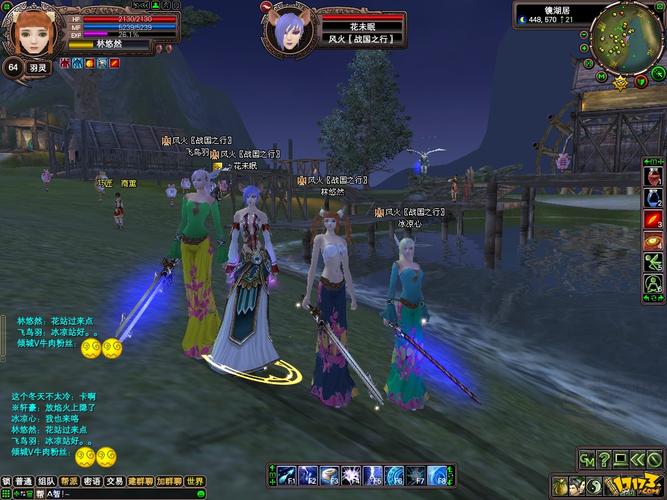
Task: Open the GM button
Action: point(586,459)
